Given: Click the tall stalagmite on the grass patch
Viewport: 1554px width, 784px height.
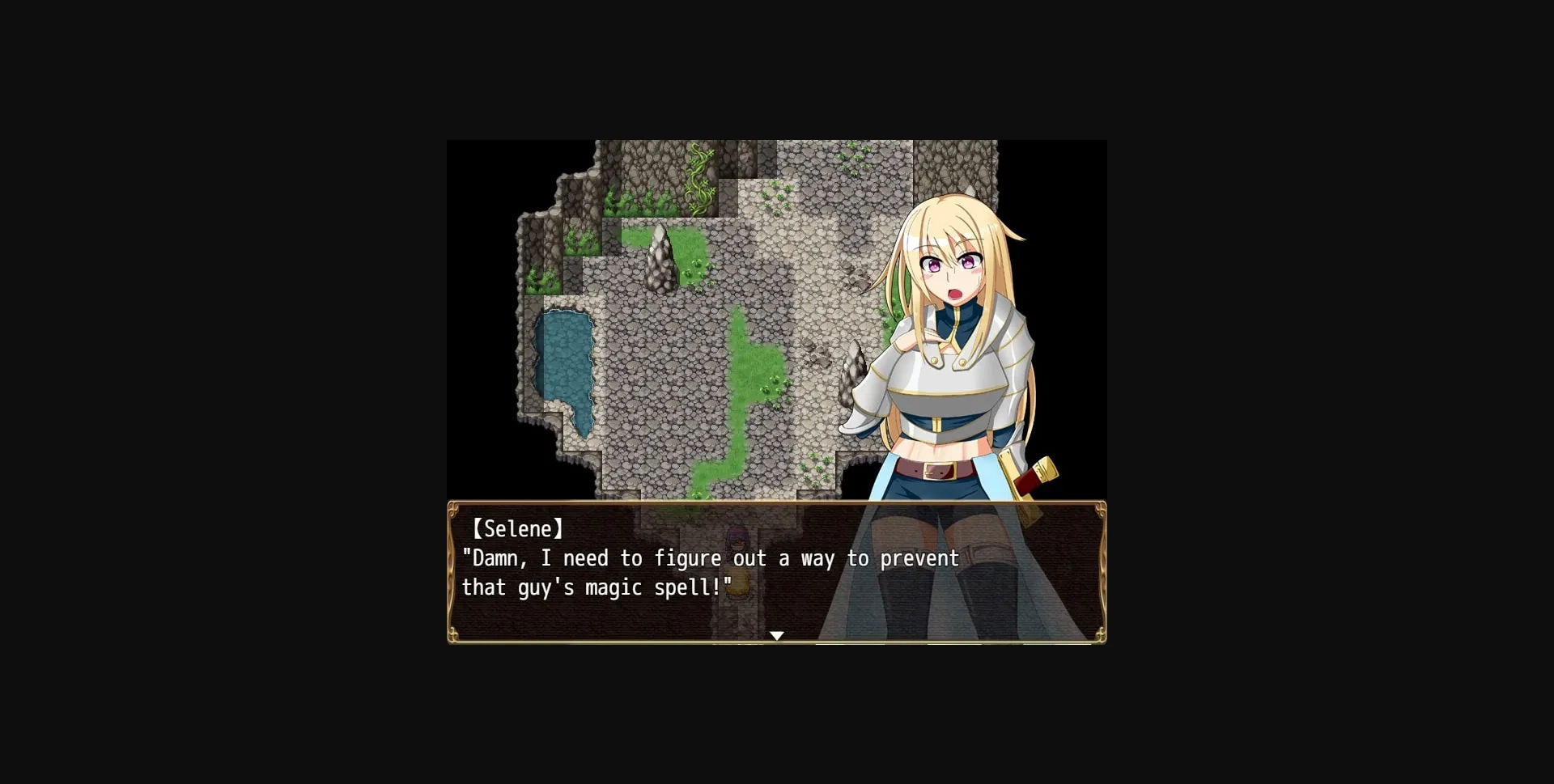Looking at the screenshot, I should (660, 259).
